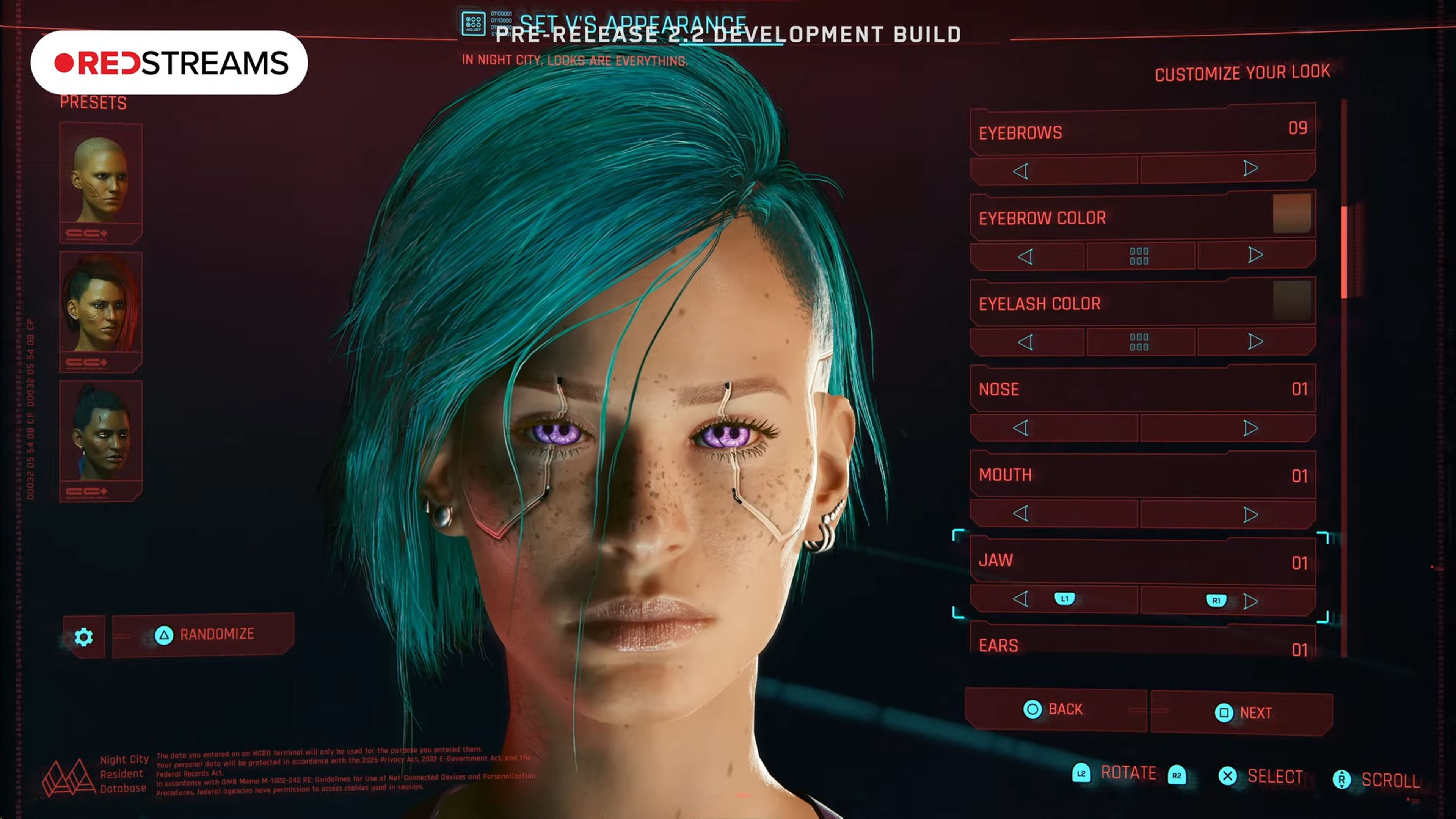Randomize the character's appearance
1456x819 pixels.
[204, 635]
